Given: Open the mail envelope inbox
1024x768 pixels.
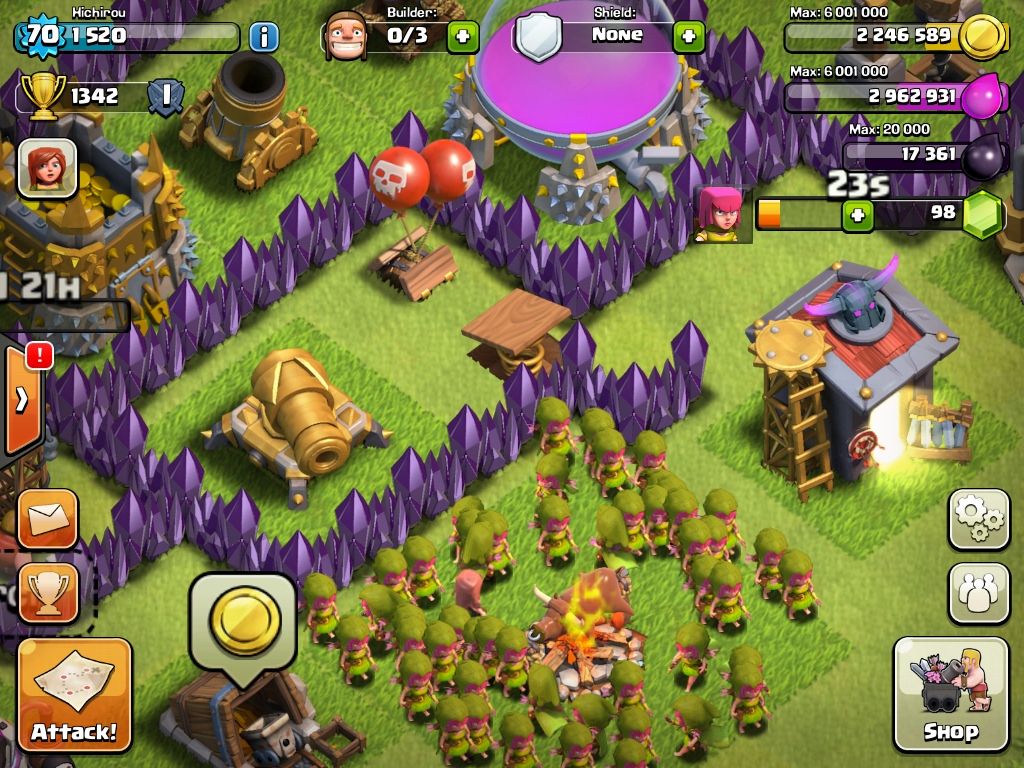Looking at the screenshot, I should pyautogui.click(x=47, y=518).
